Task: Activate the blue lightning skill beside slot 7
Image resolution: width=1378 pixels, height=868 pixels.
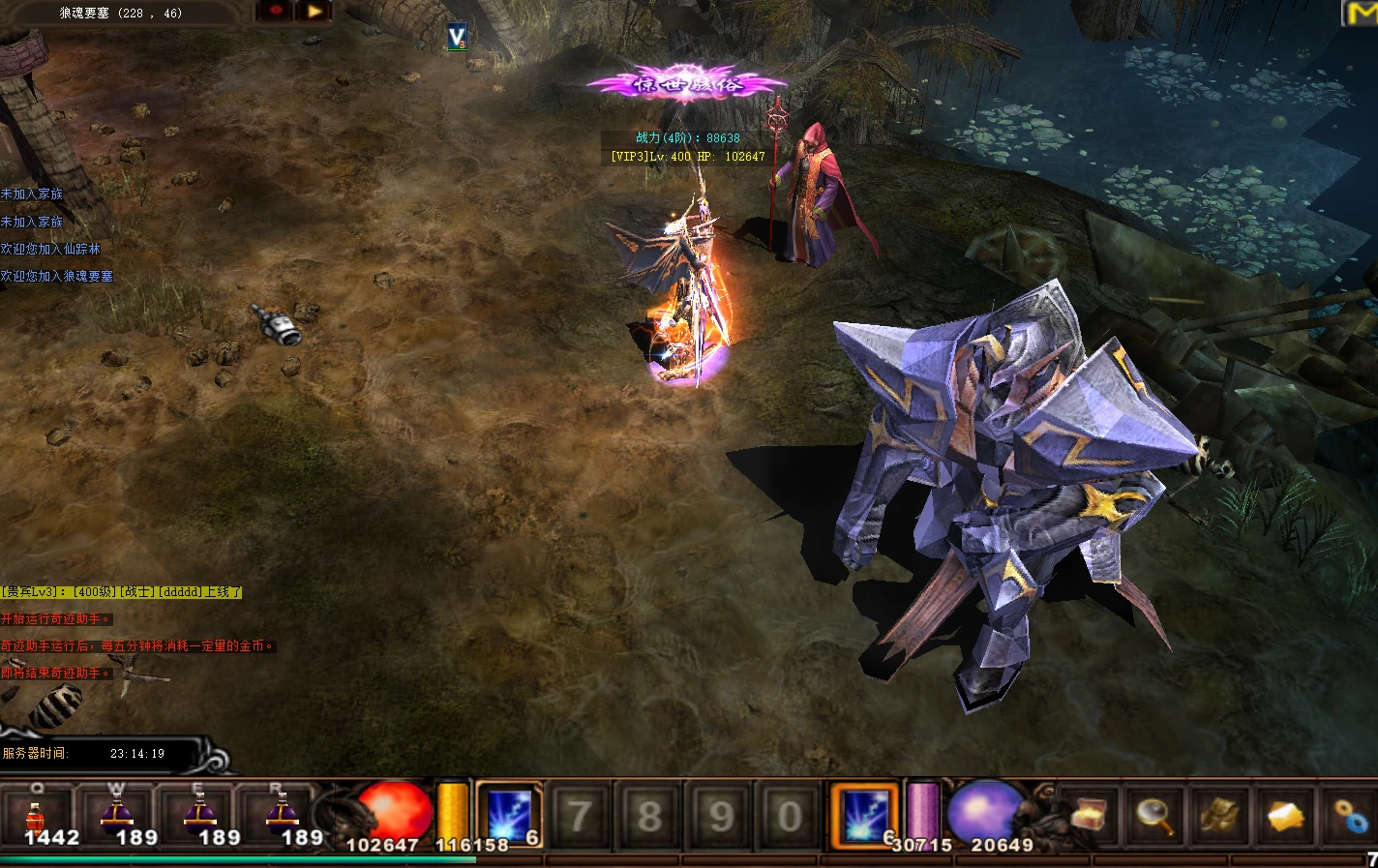Action: (509, 815)
